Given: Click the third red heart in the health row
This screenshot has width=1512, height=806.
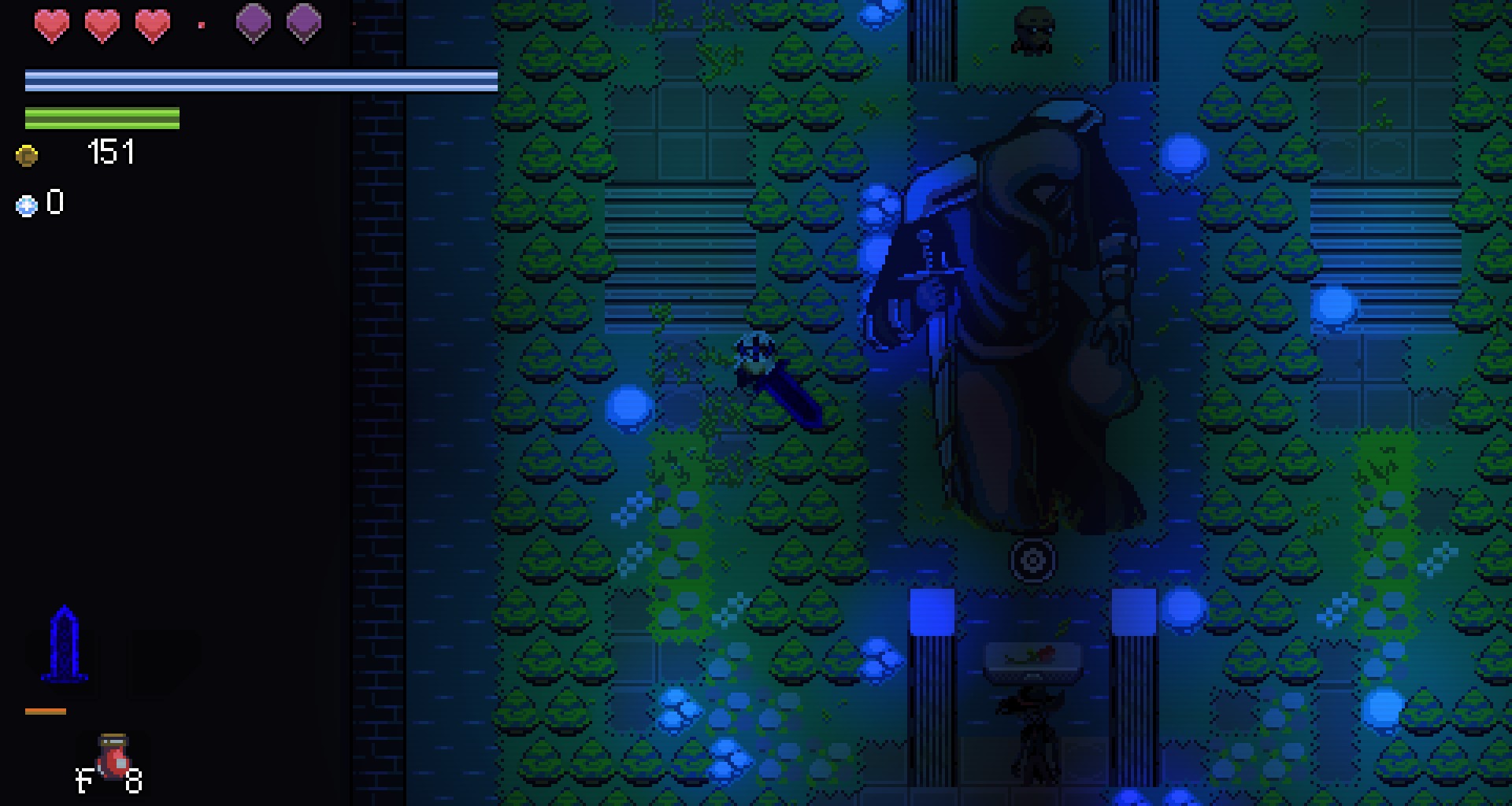Looking at the screenshot, I should point(152,24).
